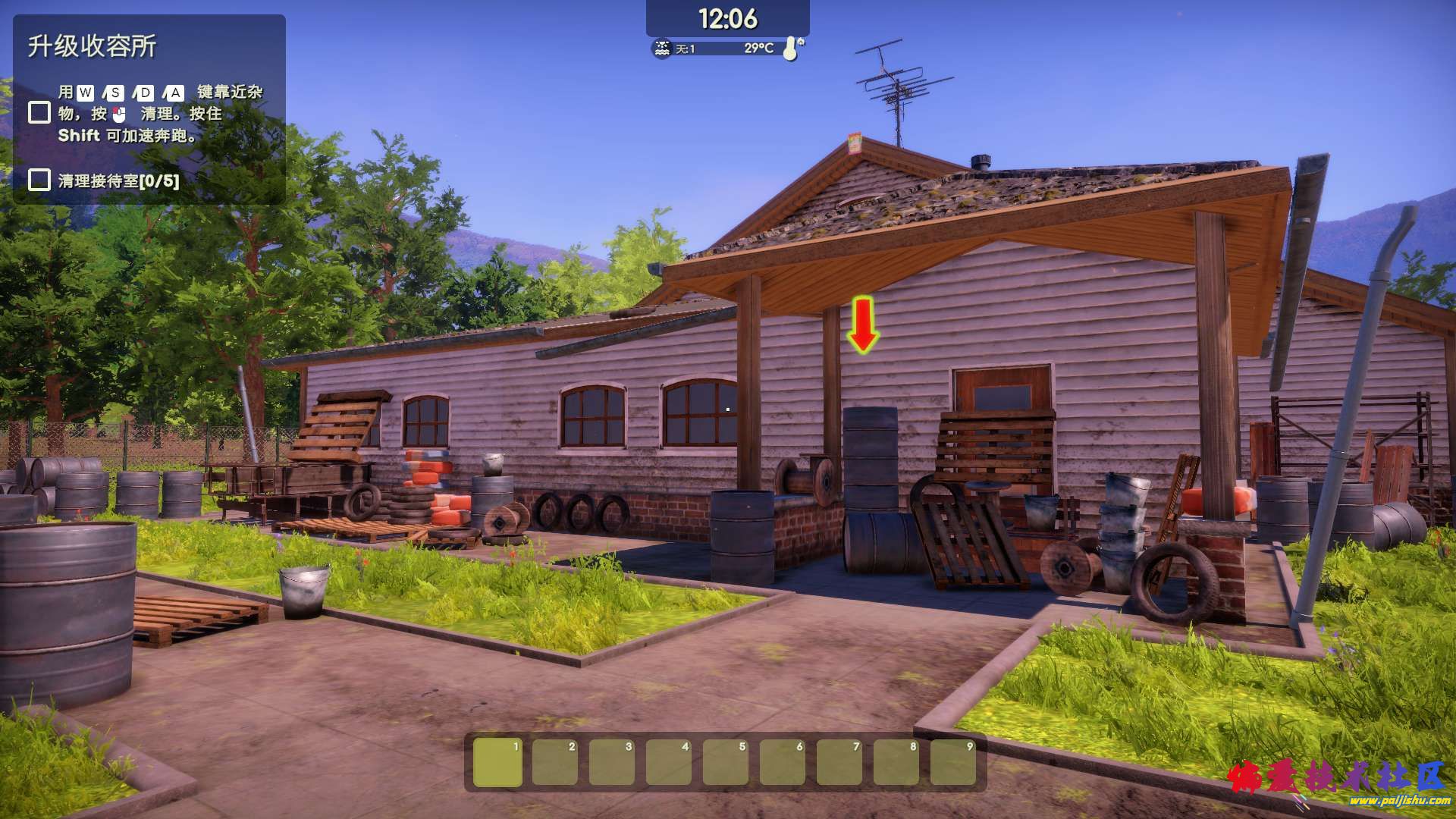Activate hotbar slot 7
This screenshot has width=1456, height=819.
click(x=839, y=762)
